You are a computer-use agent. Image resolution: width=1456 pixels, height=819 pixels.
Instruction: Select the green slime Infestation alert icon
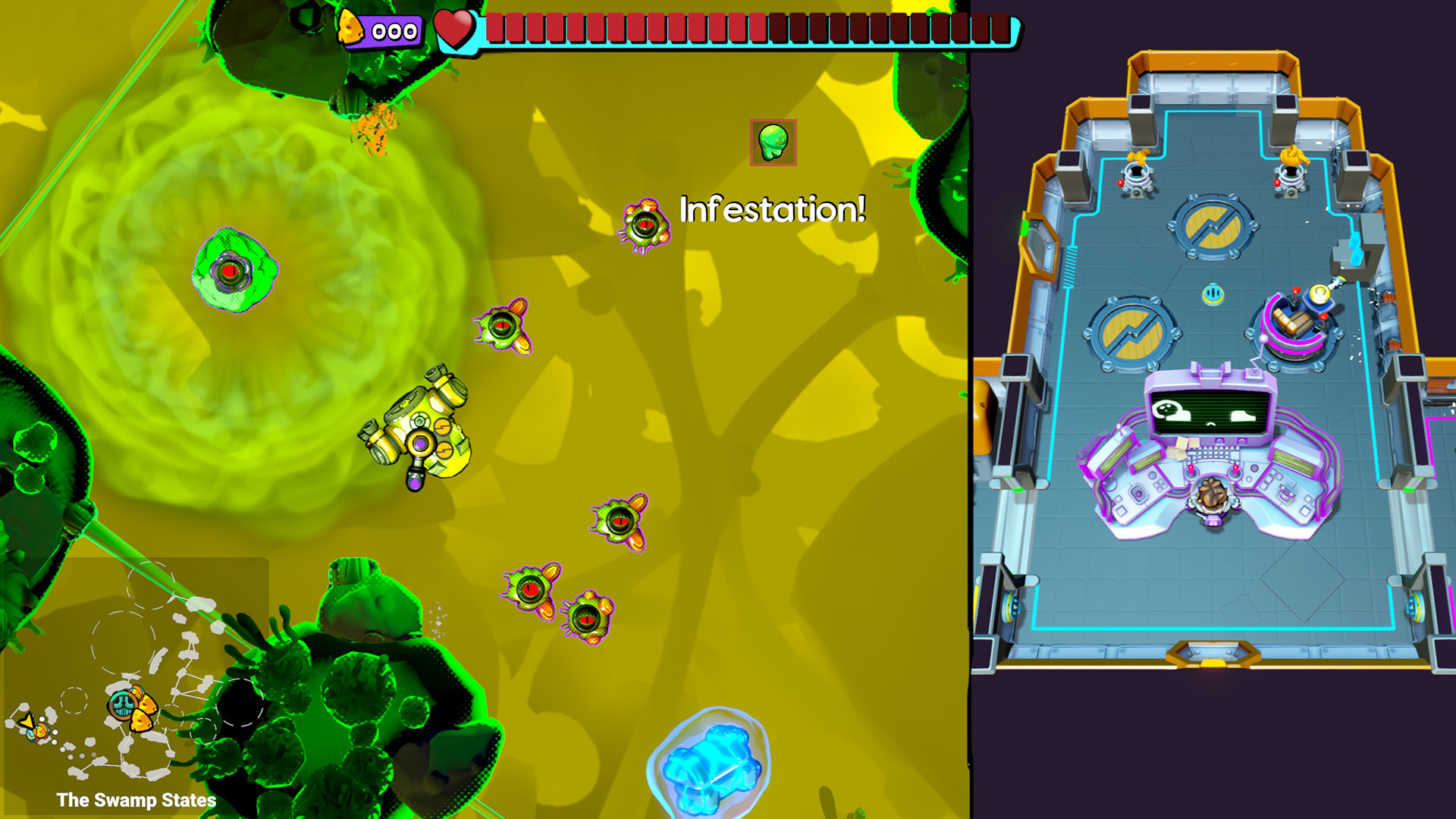[773, 142]
